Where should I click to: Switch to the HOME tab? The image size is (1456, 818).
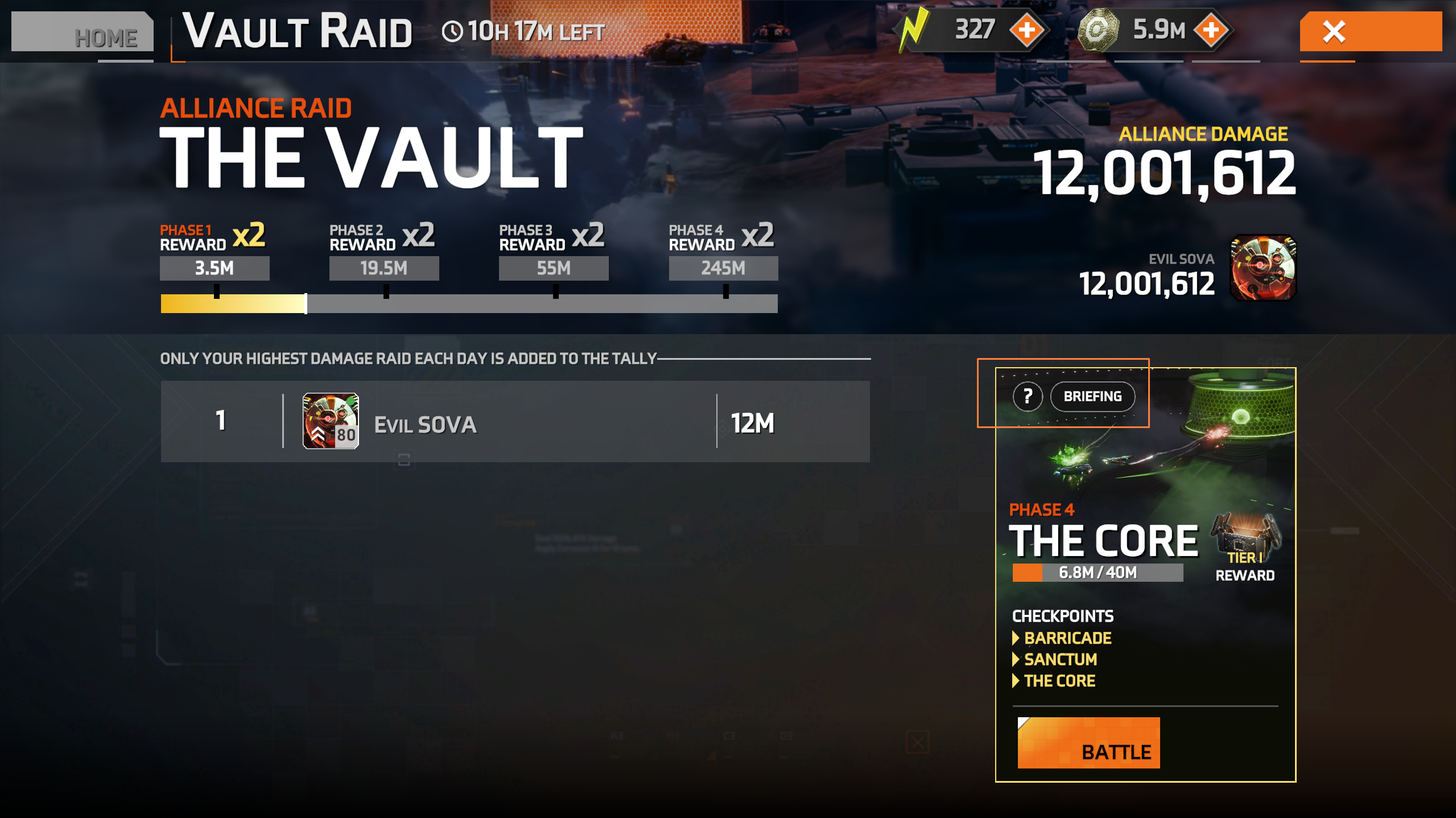pos(105,35)
